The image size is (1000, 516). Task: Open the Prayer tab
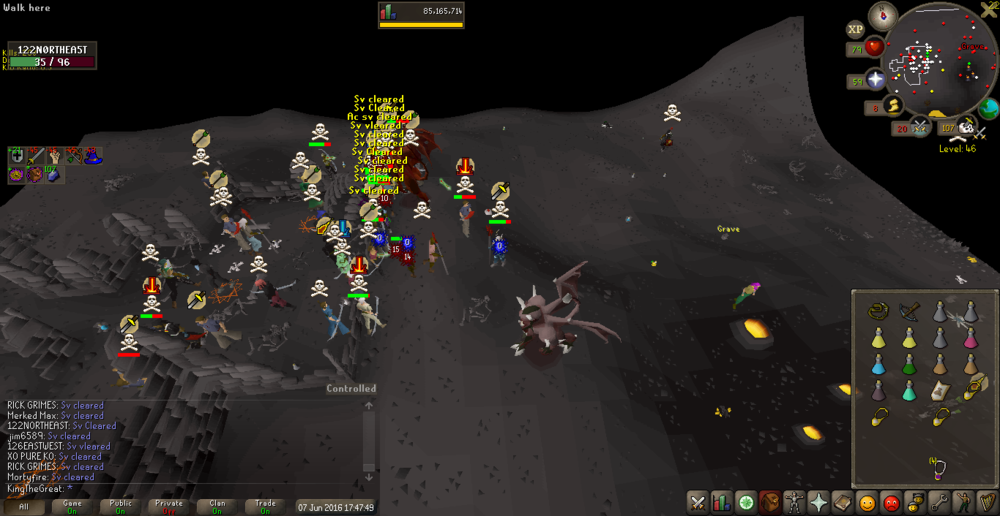click(x=818, y=502)
